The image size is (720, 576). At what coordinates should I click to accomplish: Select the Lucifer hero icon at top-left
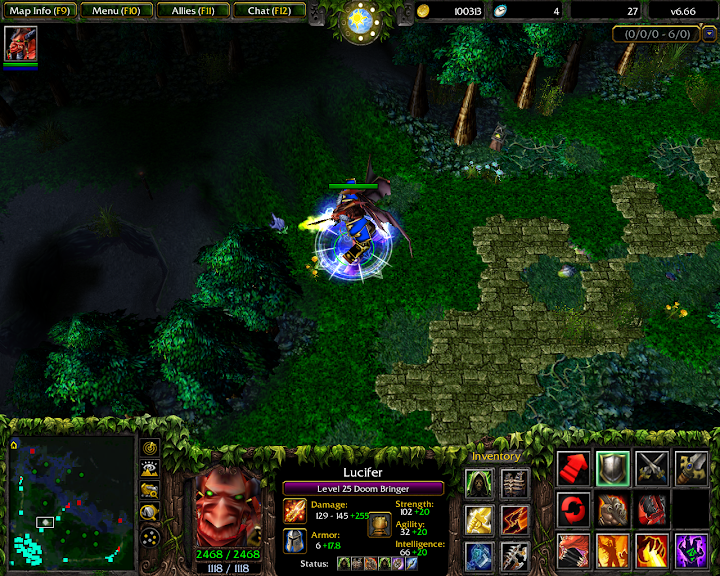click(x=20, y=44)
